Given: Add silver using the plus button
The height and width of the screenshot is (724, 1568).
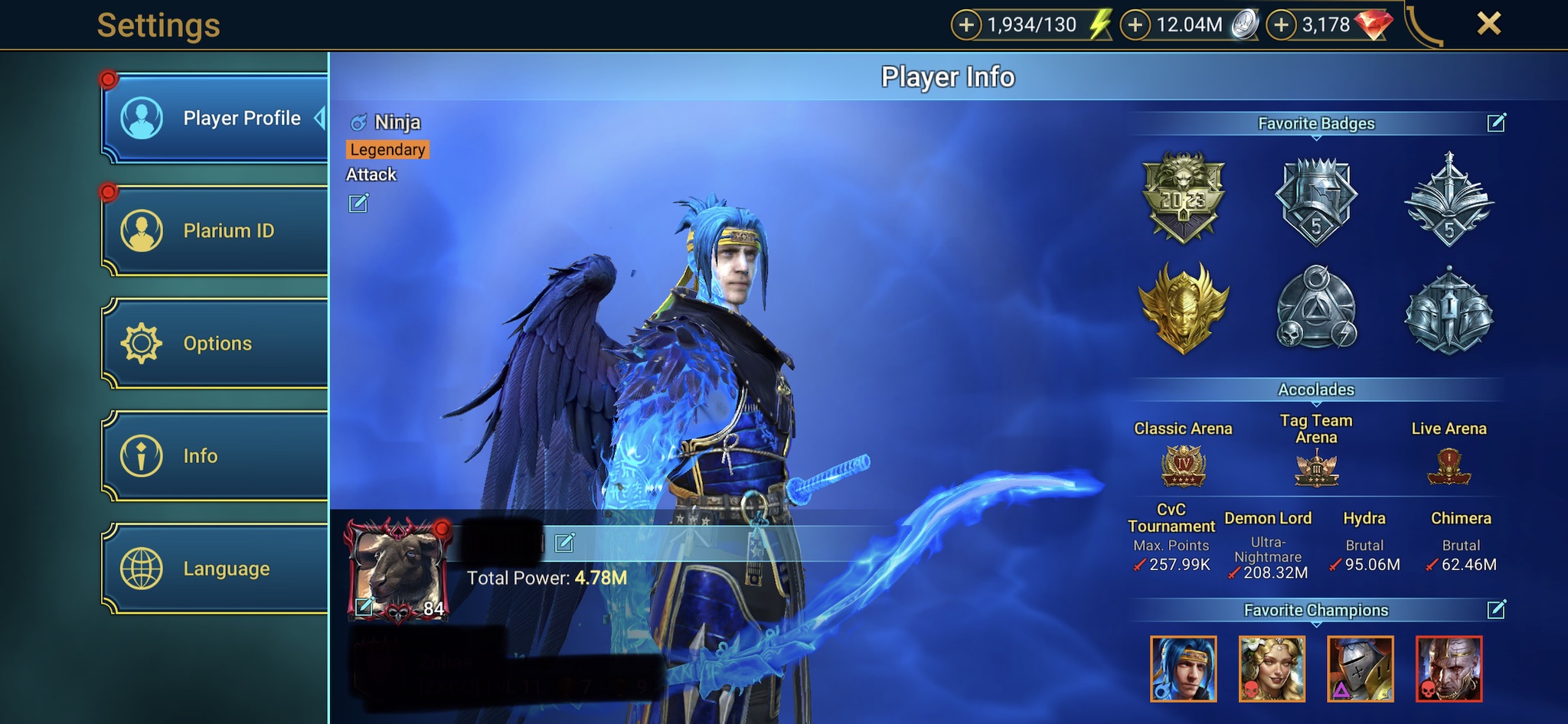Looking at the screenshot, I should [1135, 25].
